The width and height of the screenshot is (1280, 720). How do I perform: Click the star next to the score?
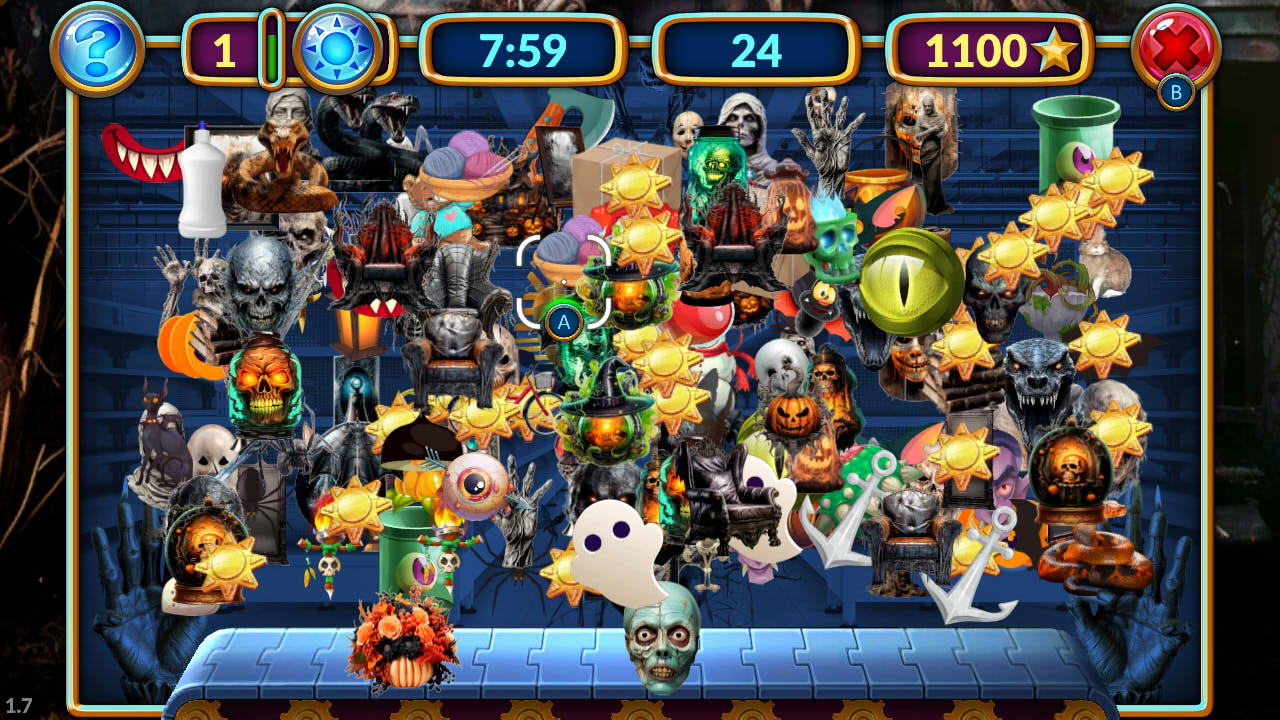1056,50
